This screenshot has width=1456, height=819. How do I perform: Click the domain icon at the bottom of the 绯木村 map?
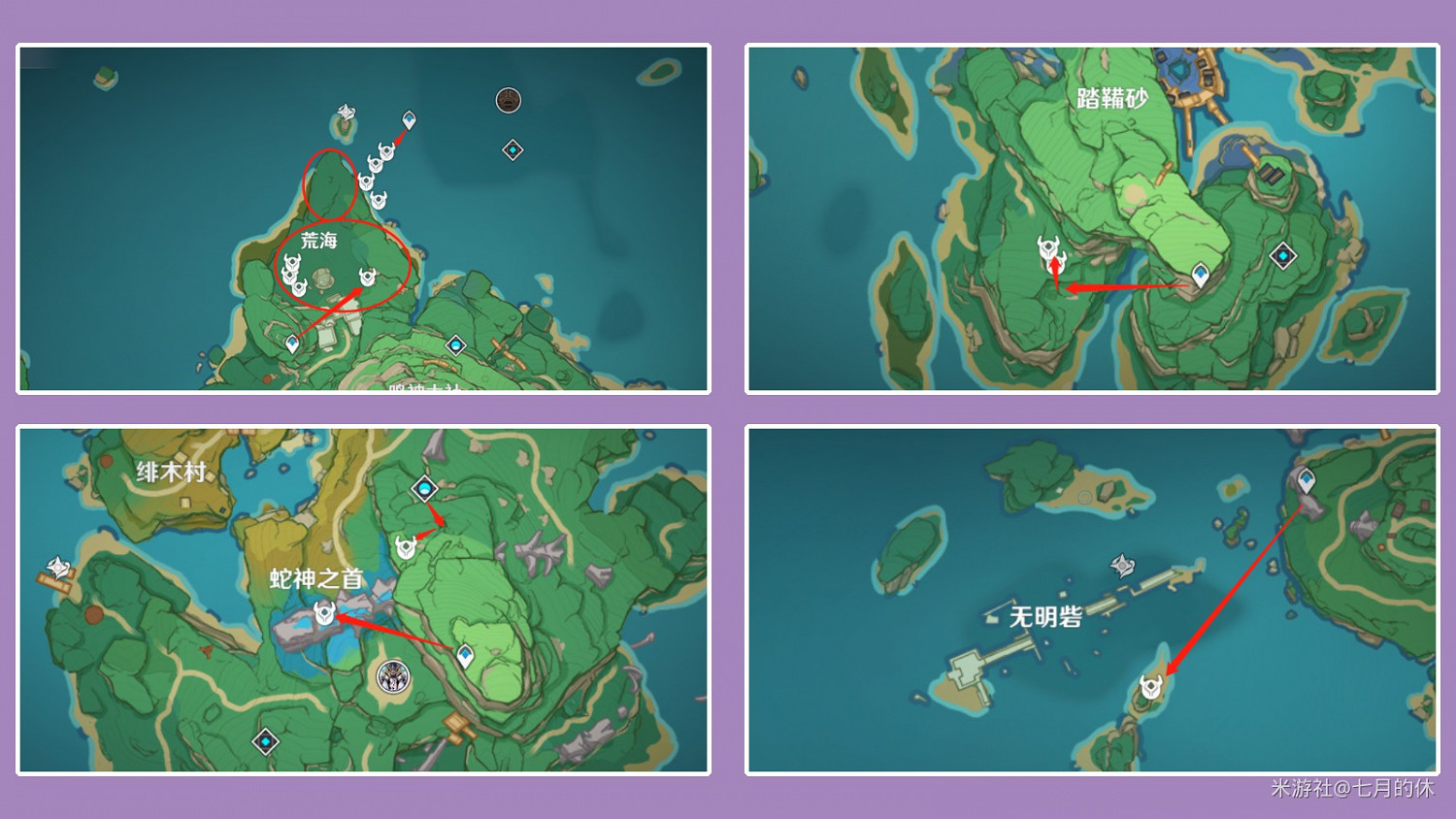pos(264,740)
